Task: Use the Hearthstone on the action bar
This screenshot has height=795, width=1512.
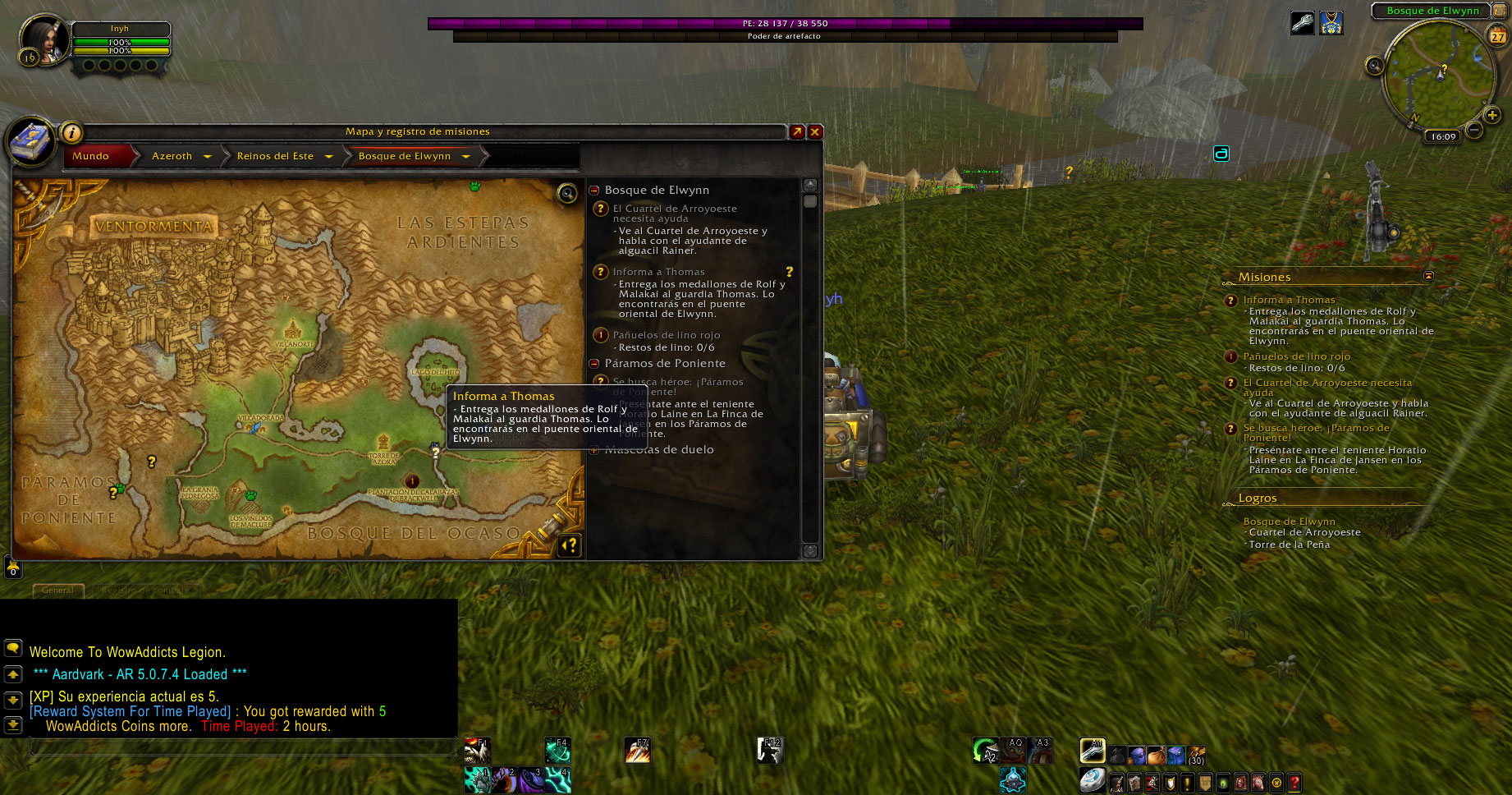Action: click(x=1091, y=779)
